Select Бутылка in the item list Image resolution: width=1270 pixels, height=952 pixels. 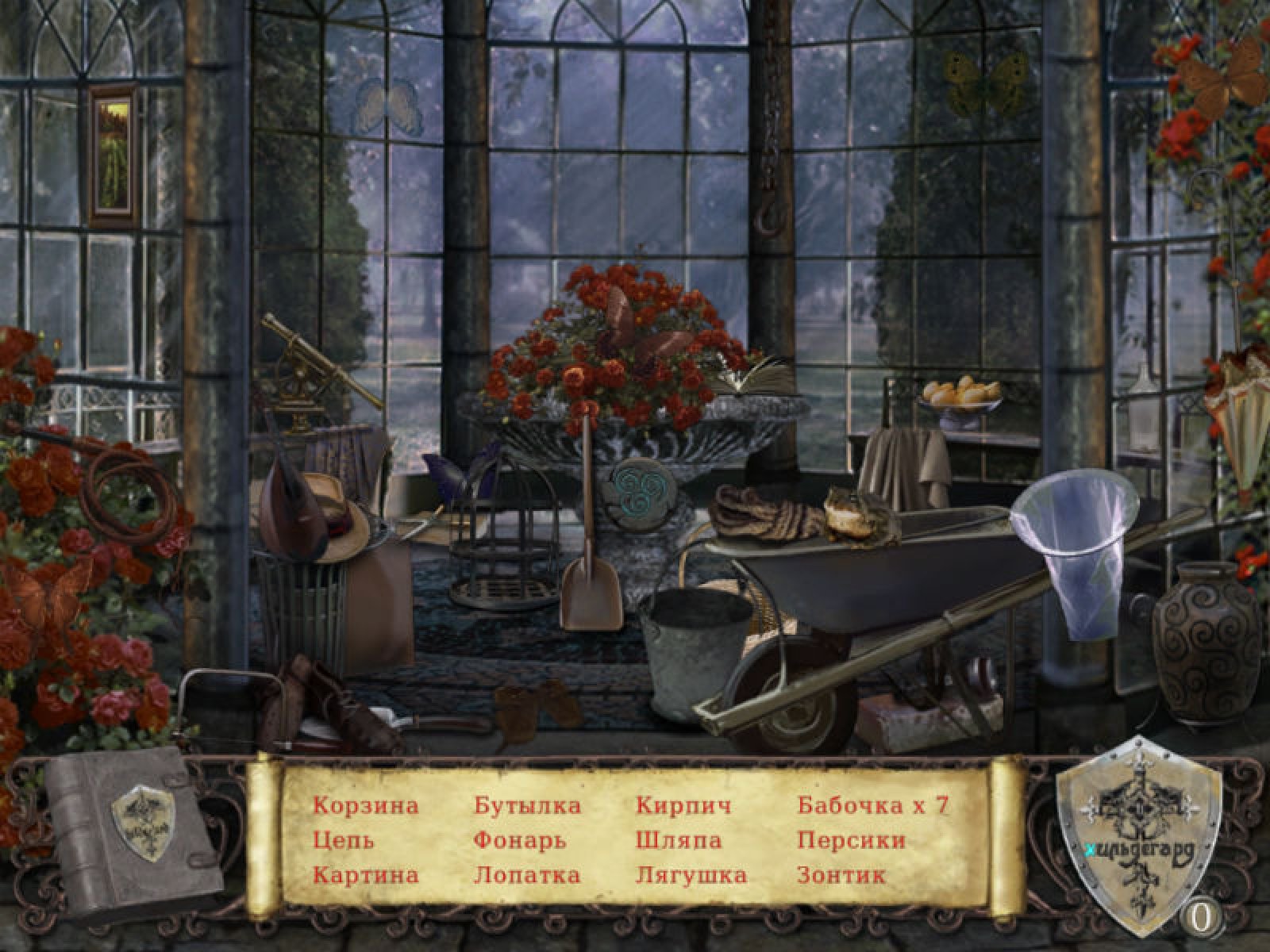[527, 806]
